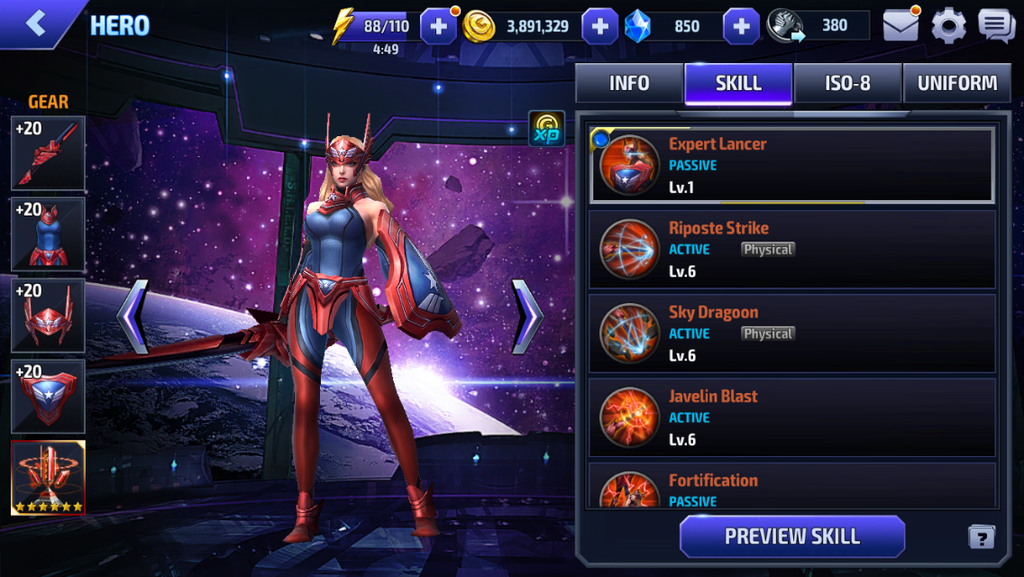Select the red lance gear slot
The height and width of the screenshot is (577, 1024).
pyautogui.click(x=48, y=153)
